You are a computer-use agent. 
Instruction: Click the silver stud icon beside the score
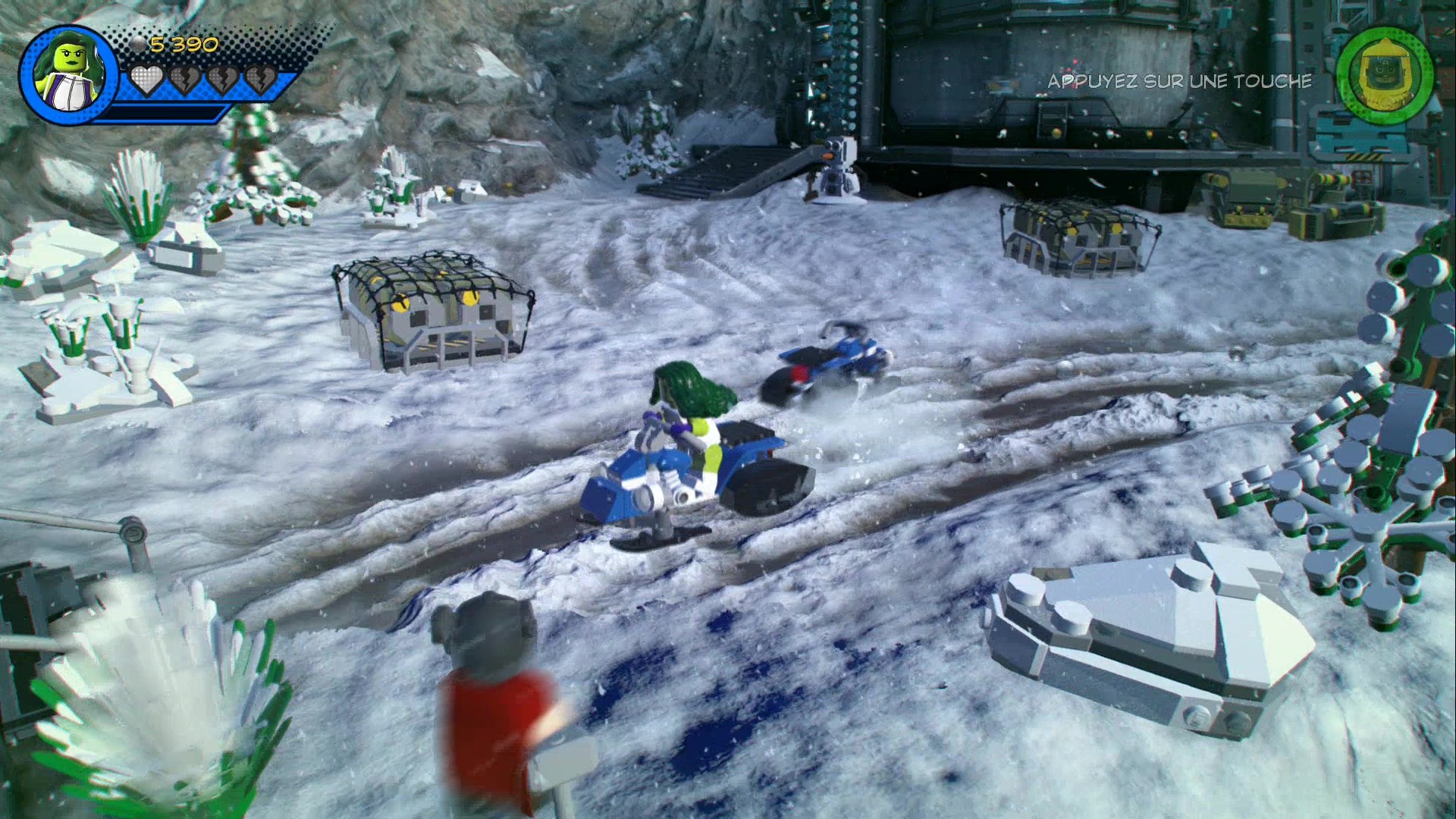coord(138,43)
